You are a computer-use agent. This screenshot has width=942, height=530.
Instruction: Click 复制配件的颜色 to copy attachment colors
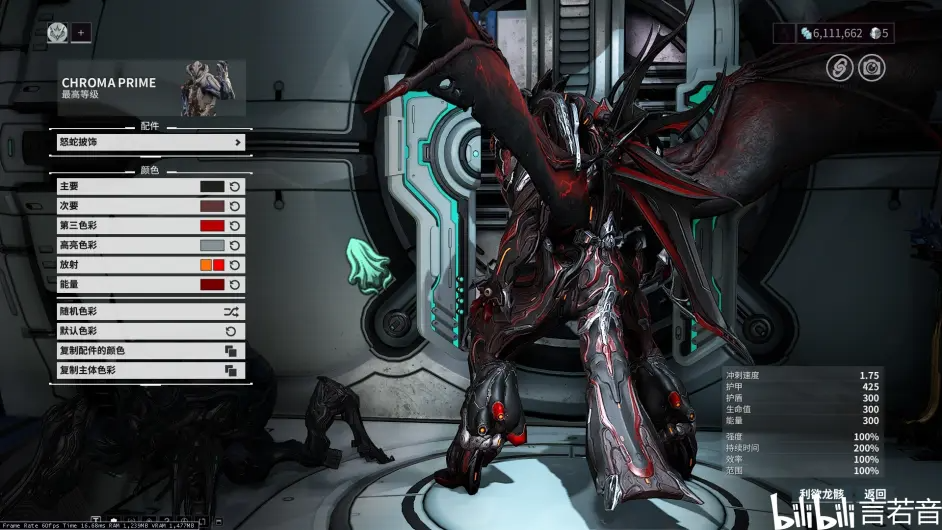pos(150,351)
